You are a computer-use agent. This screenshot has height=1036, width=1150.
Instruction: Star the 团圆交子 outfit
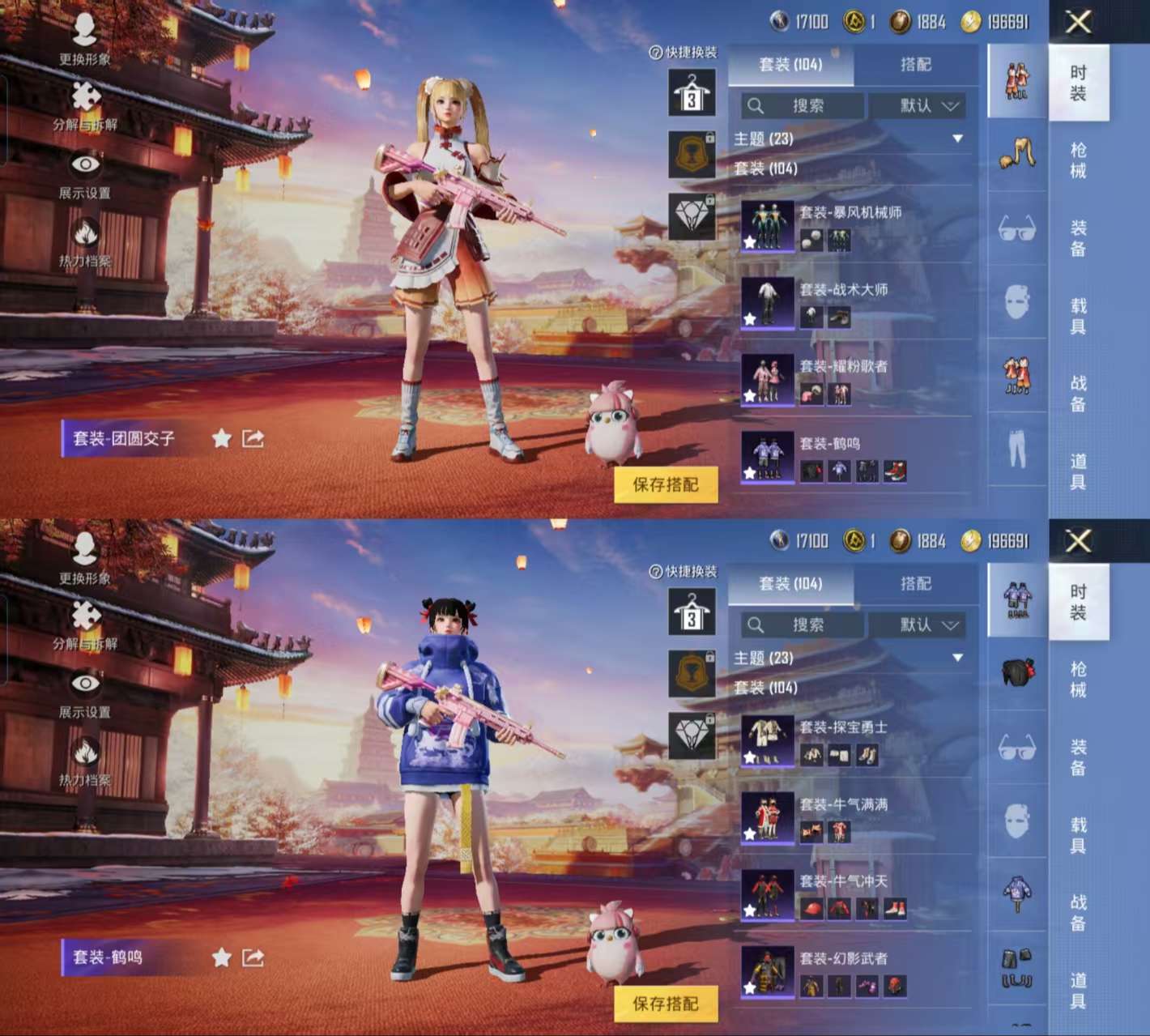point(219,438)
